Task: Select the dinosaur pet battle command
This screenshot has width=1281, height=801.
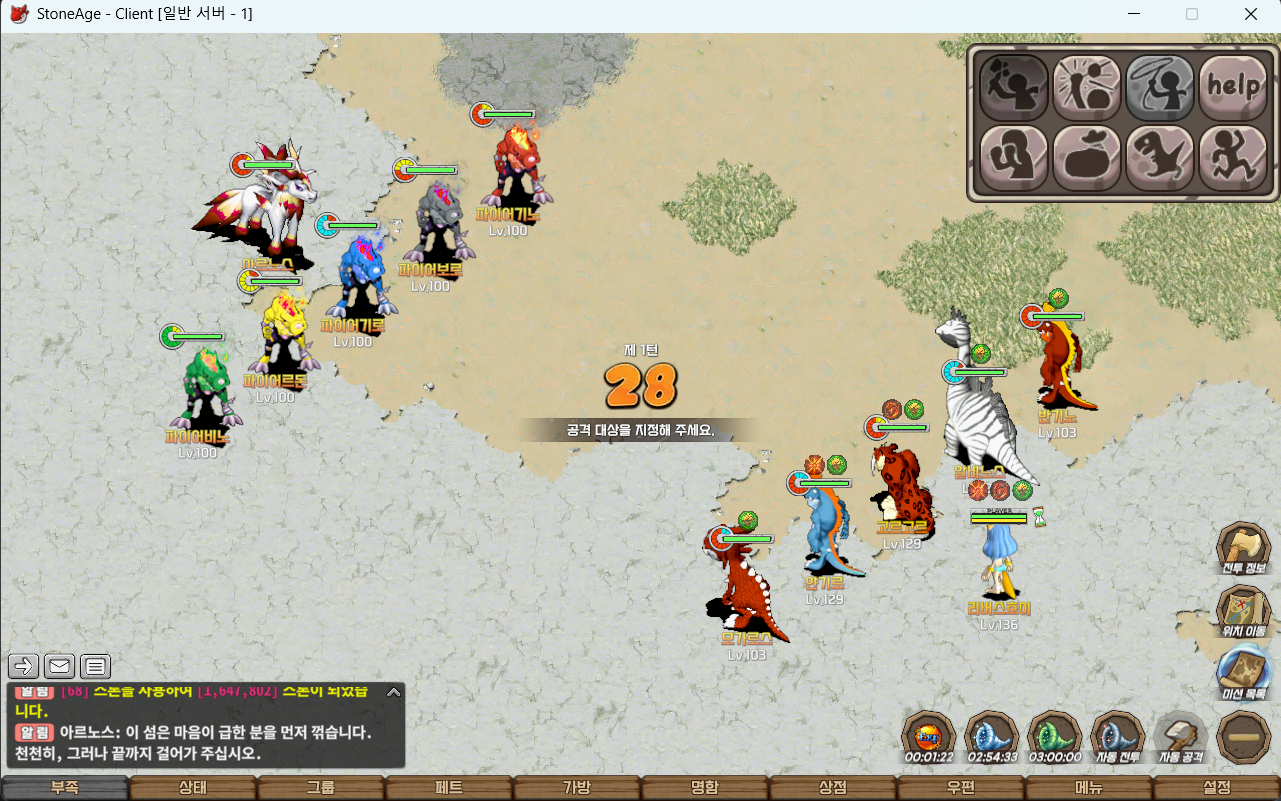Action: click(1160, 158)
